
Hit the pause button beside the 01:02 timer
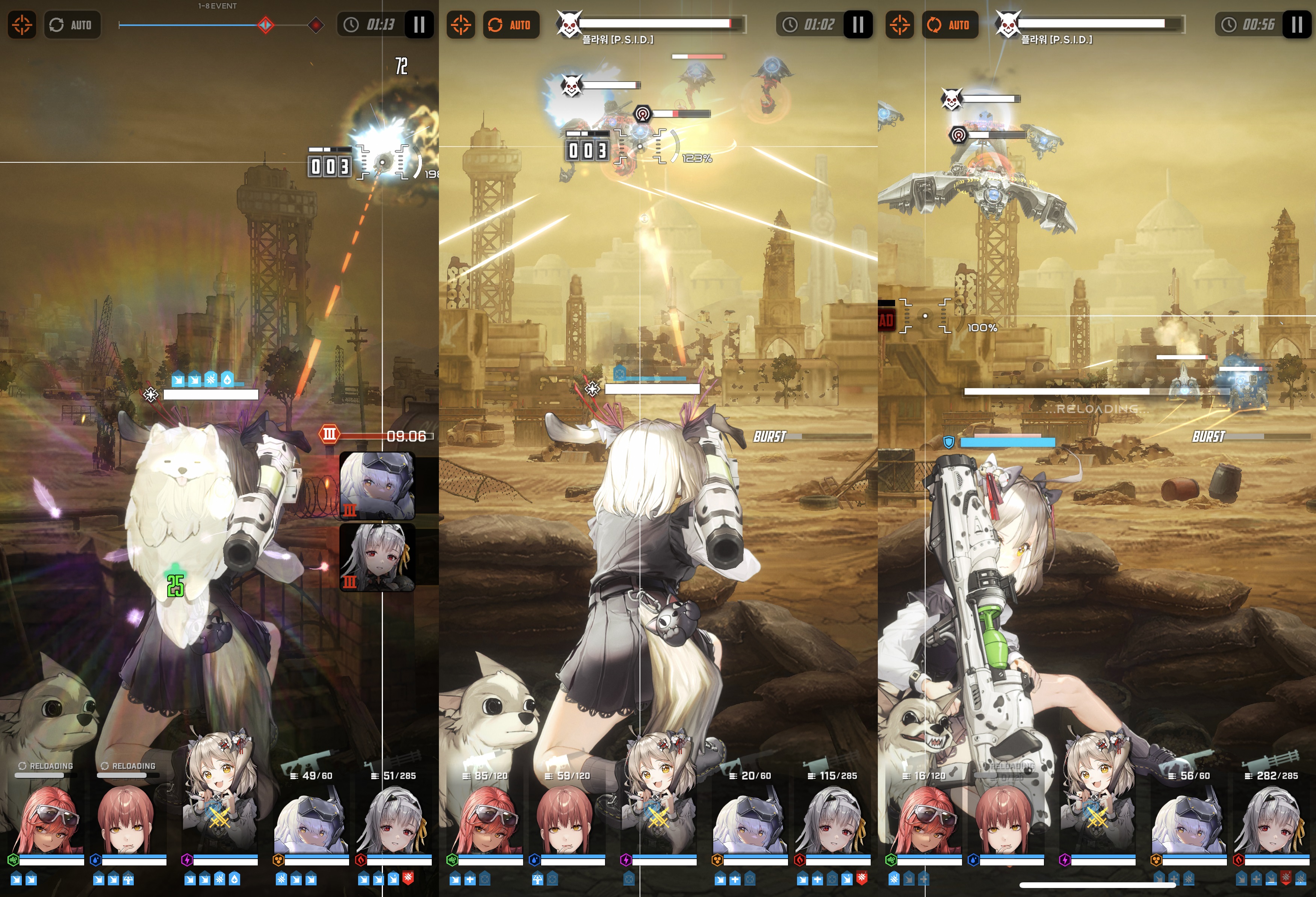(x=858, y=25)
